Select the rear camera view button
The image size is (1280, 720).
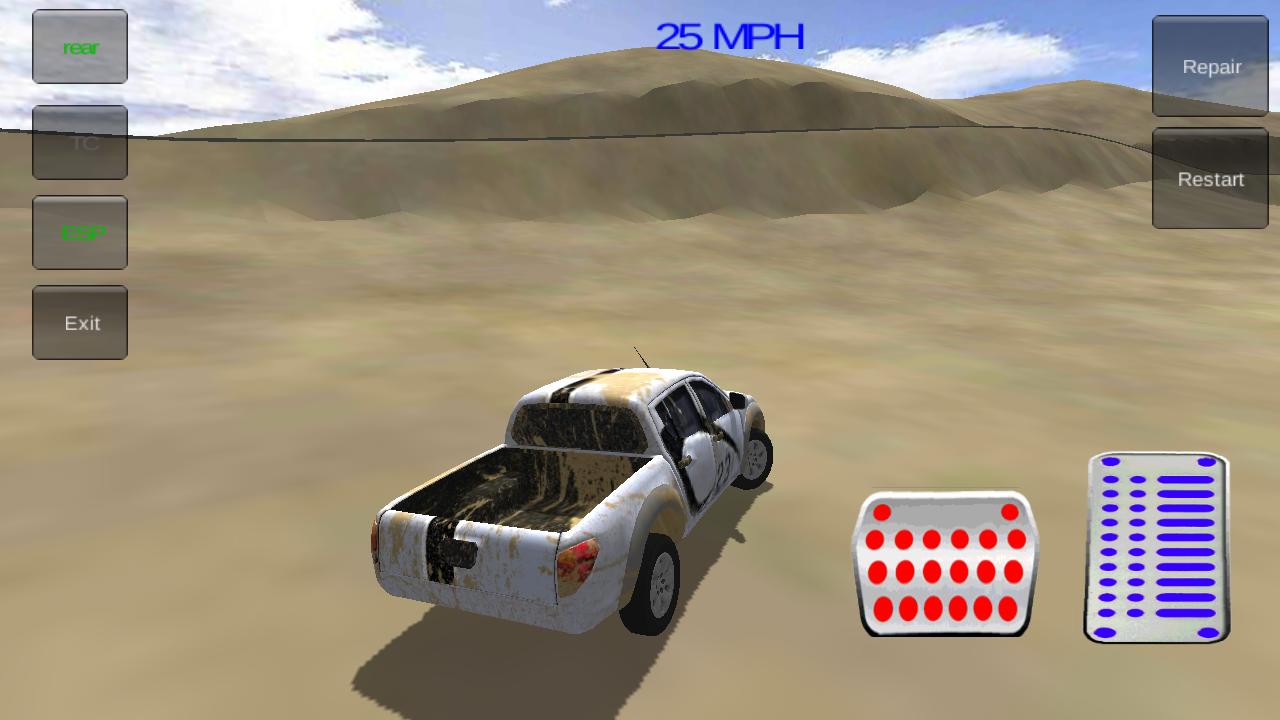click(80, 46)
